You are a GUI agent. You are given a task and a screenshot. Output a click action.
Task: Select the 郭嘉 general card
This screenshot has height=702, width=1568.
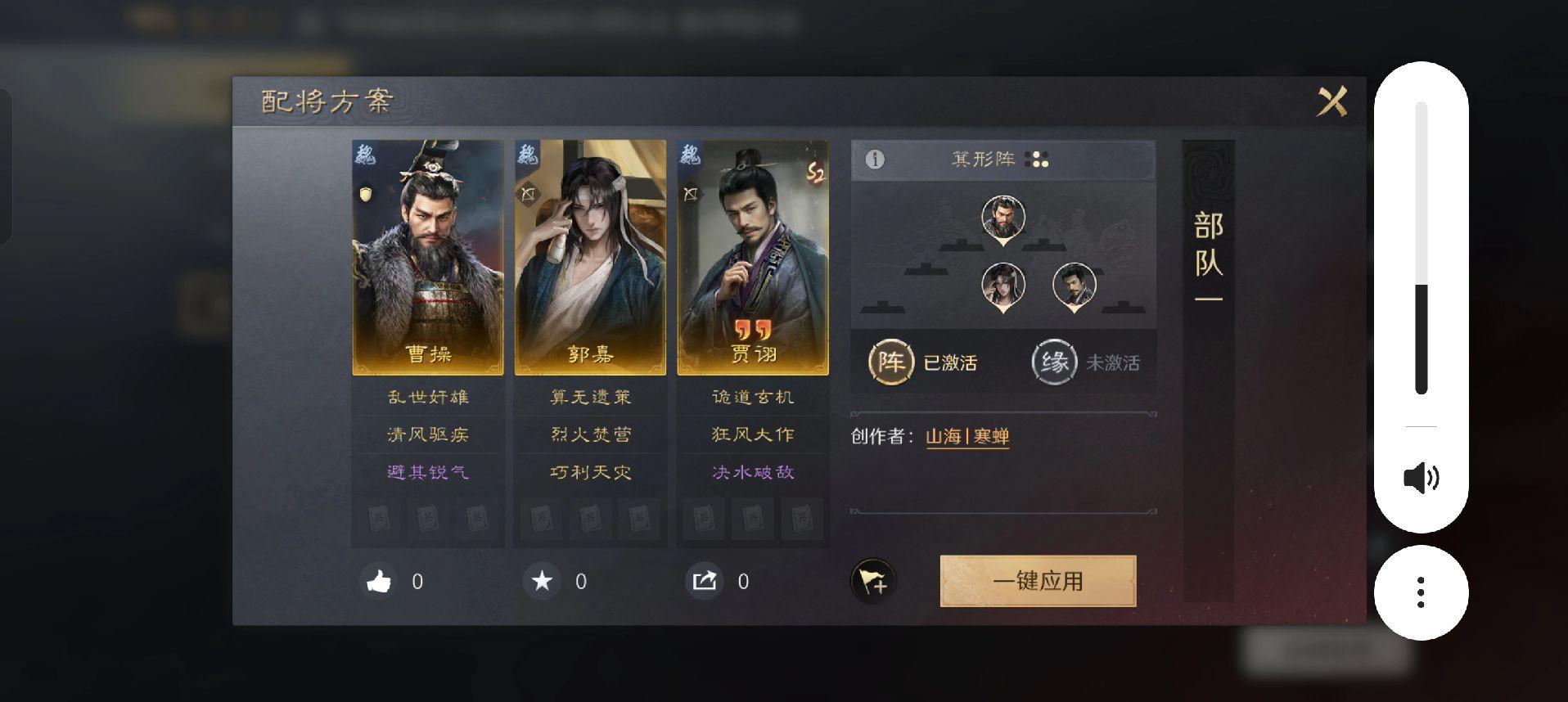tap(590, 258)
